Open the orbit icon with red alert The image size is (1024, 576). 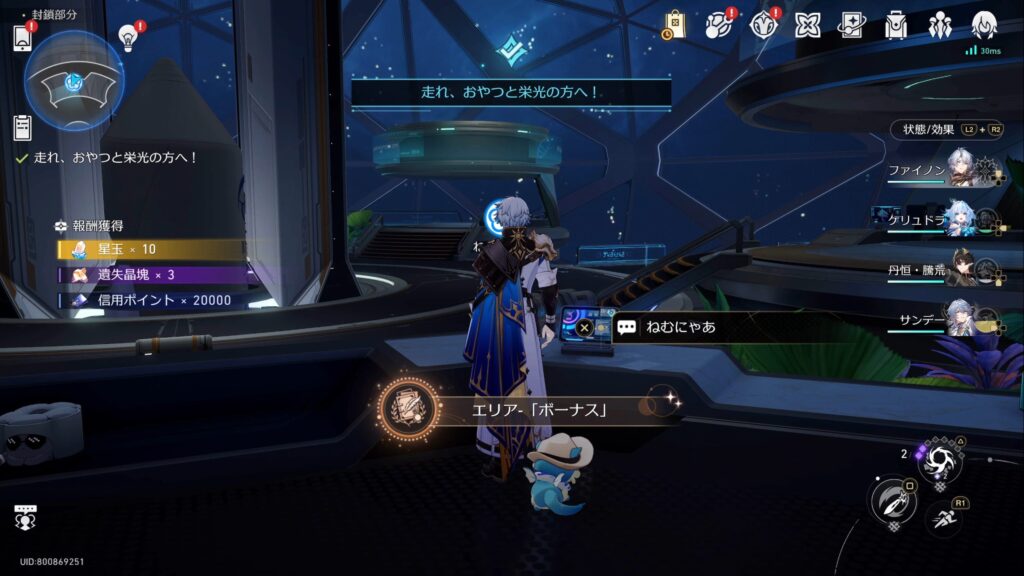[x=719, y=25]
